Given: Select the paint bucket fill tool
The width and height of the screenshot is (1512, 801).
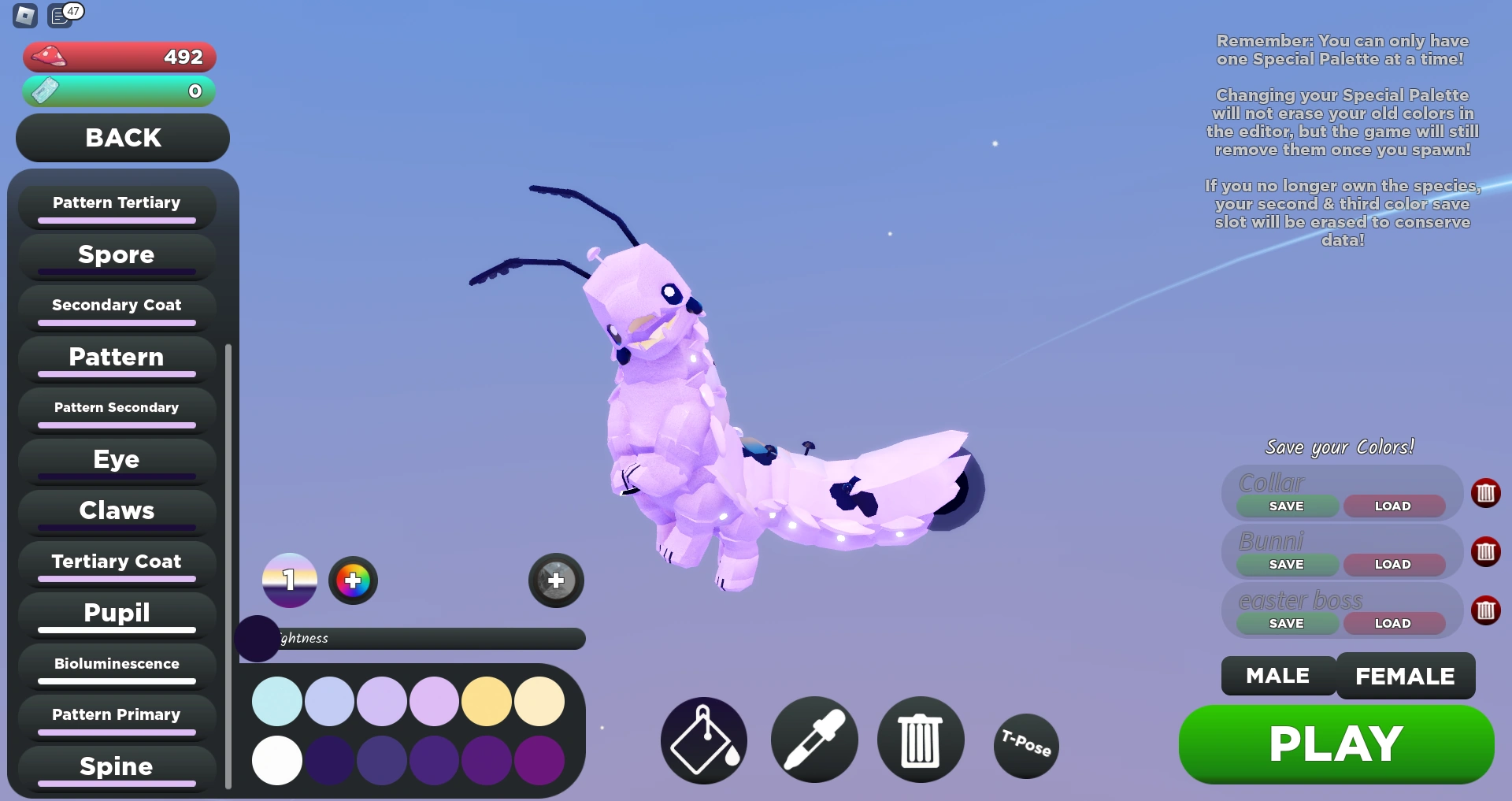Looking at the screenshot, I should (x=702, y=740).
